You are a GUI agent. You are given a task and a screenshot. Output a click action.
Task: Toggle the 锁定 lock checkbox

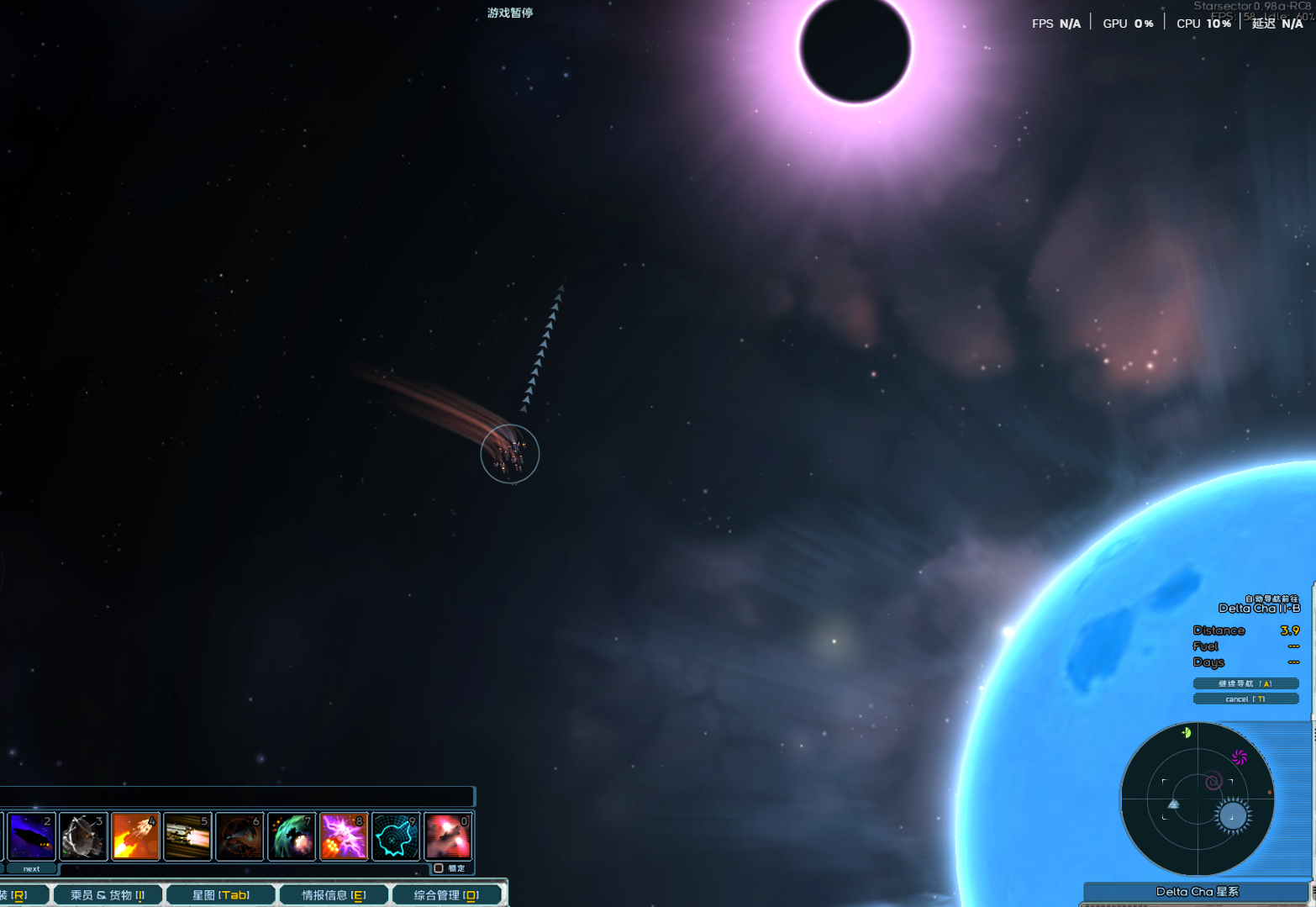click(x=439, y=868)
